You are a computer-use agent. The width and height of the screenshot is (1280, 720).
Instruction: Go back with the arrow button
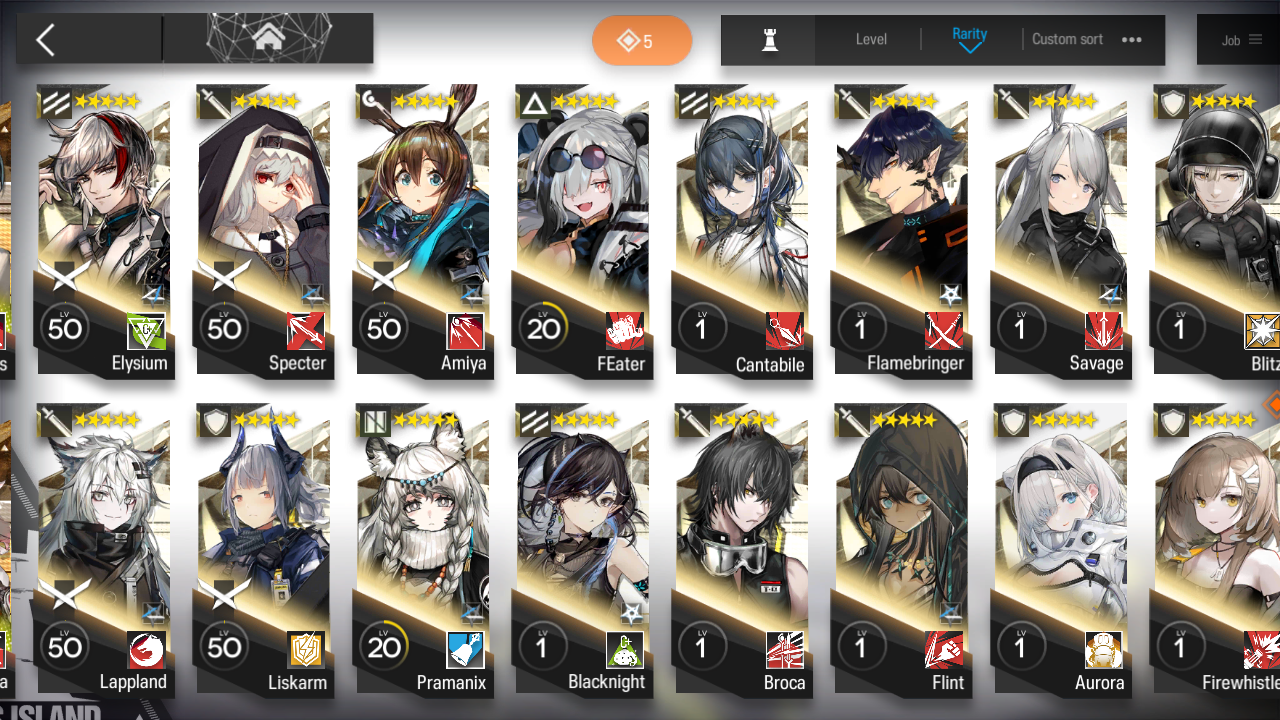(x=45, y=40)
